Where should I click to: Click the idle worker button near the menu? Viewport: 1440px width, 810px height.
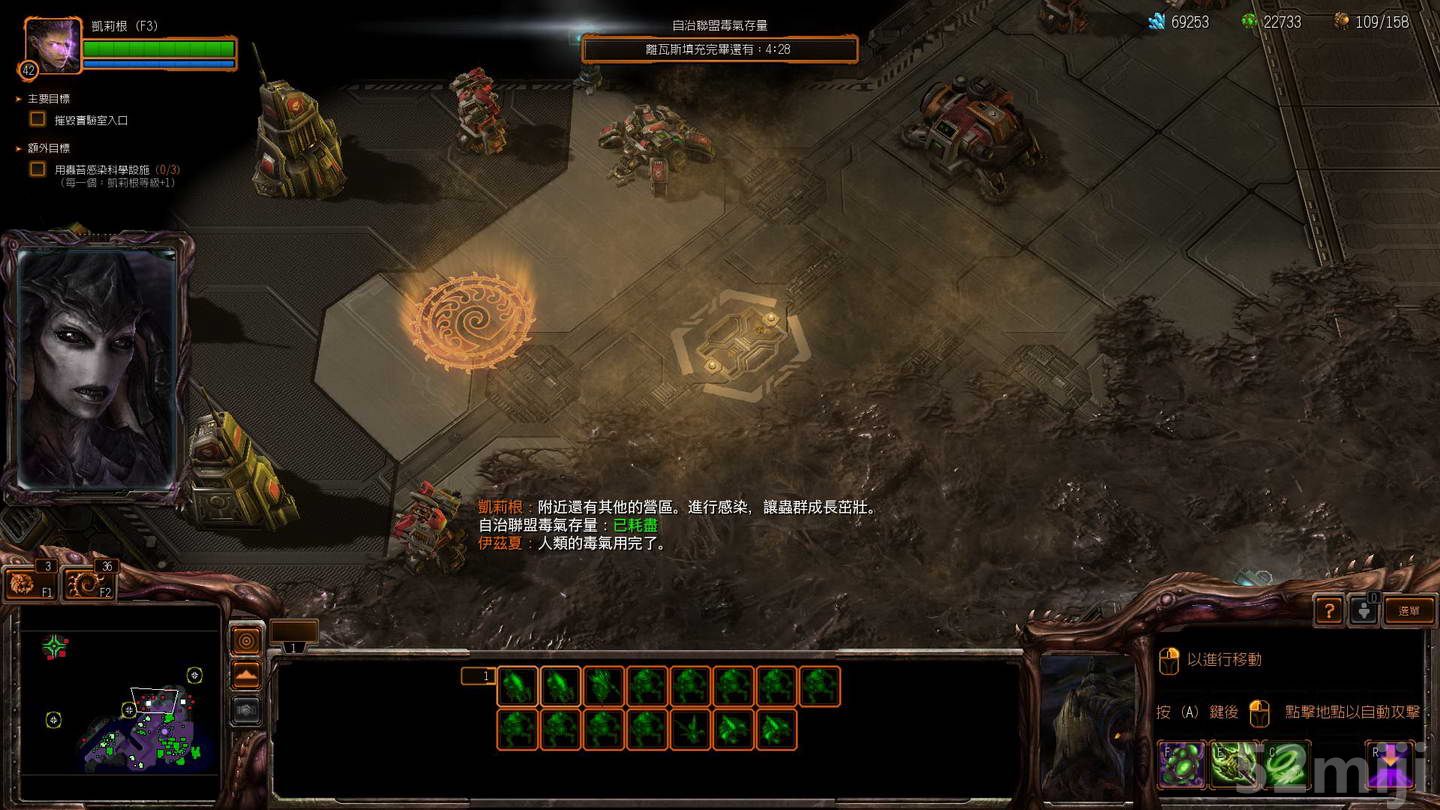(1365, 609)
